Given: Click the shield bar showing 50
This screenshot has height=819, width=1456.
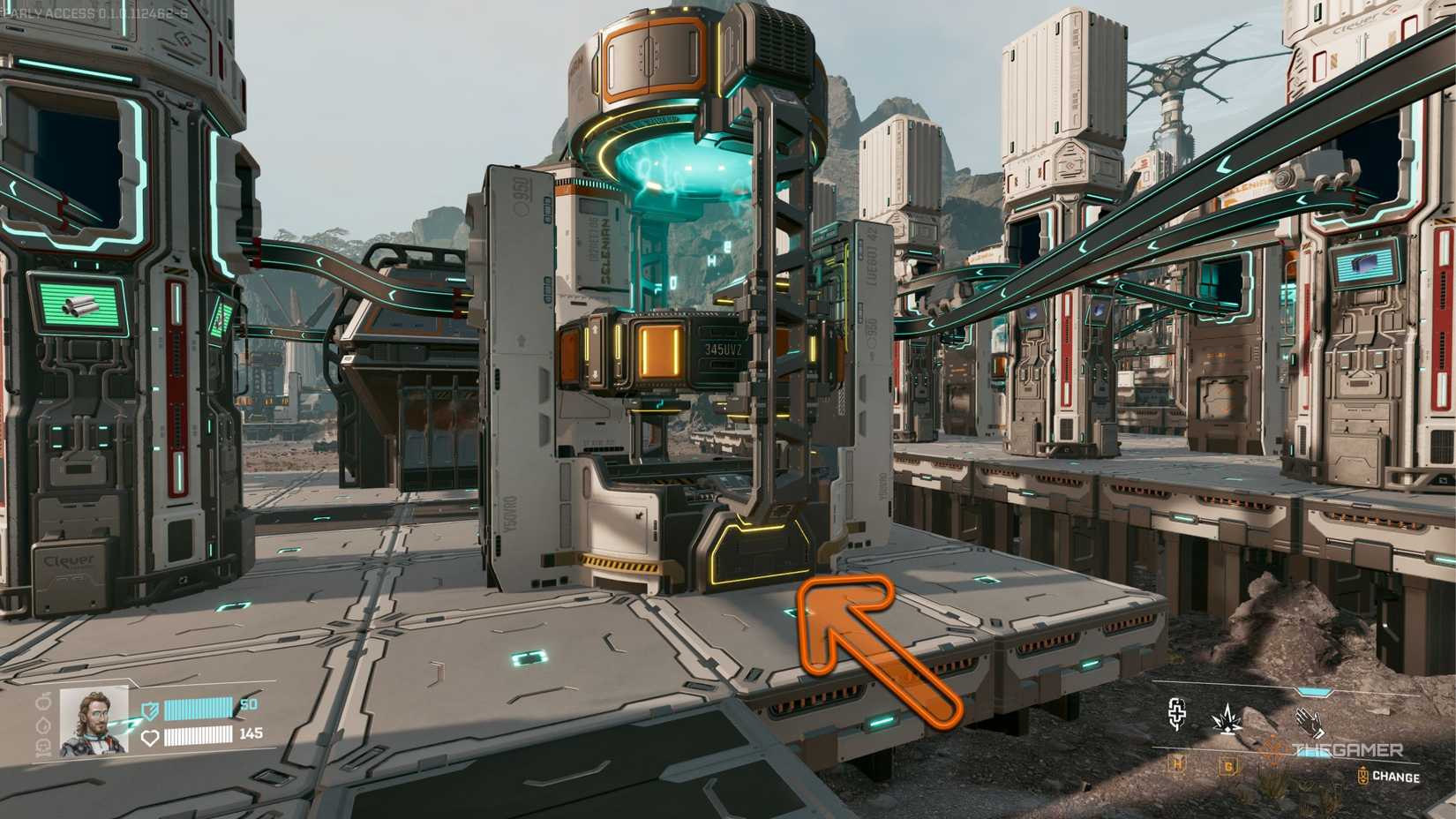Looking at the screenshot, I should point(199,709).
